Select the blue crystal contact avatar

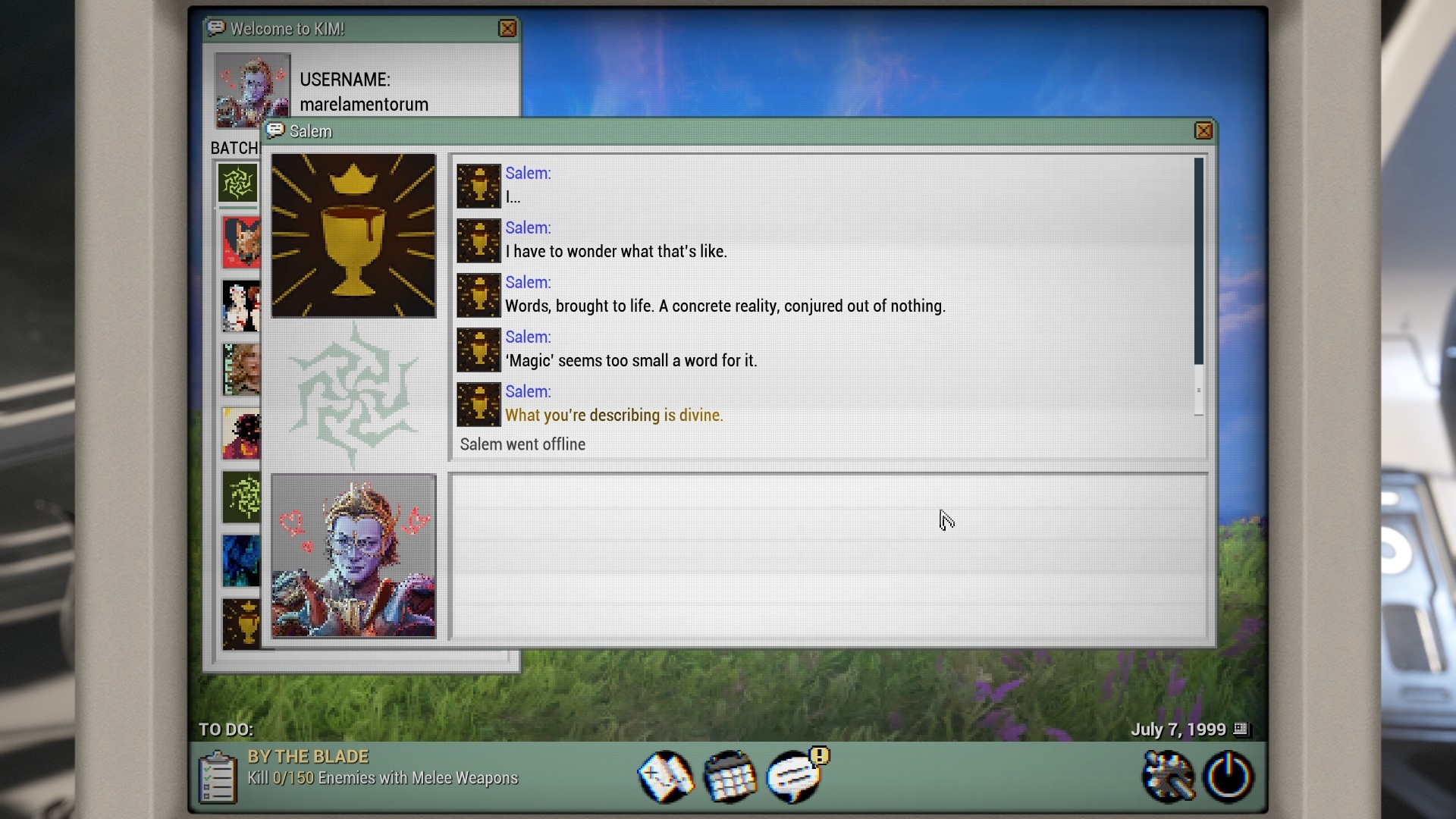pyautogui.click(x=241, y=561)
